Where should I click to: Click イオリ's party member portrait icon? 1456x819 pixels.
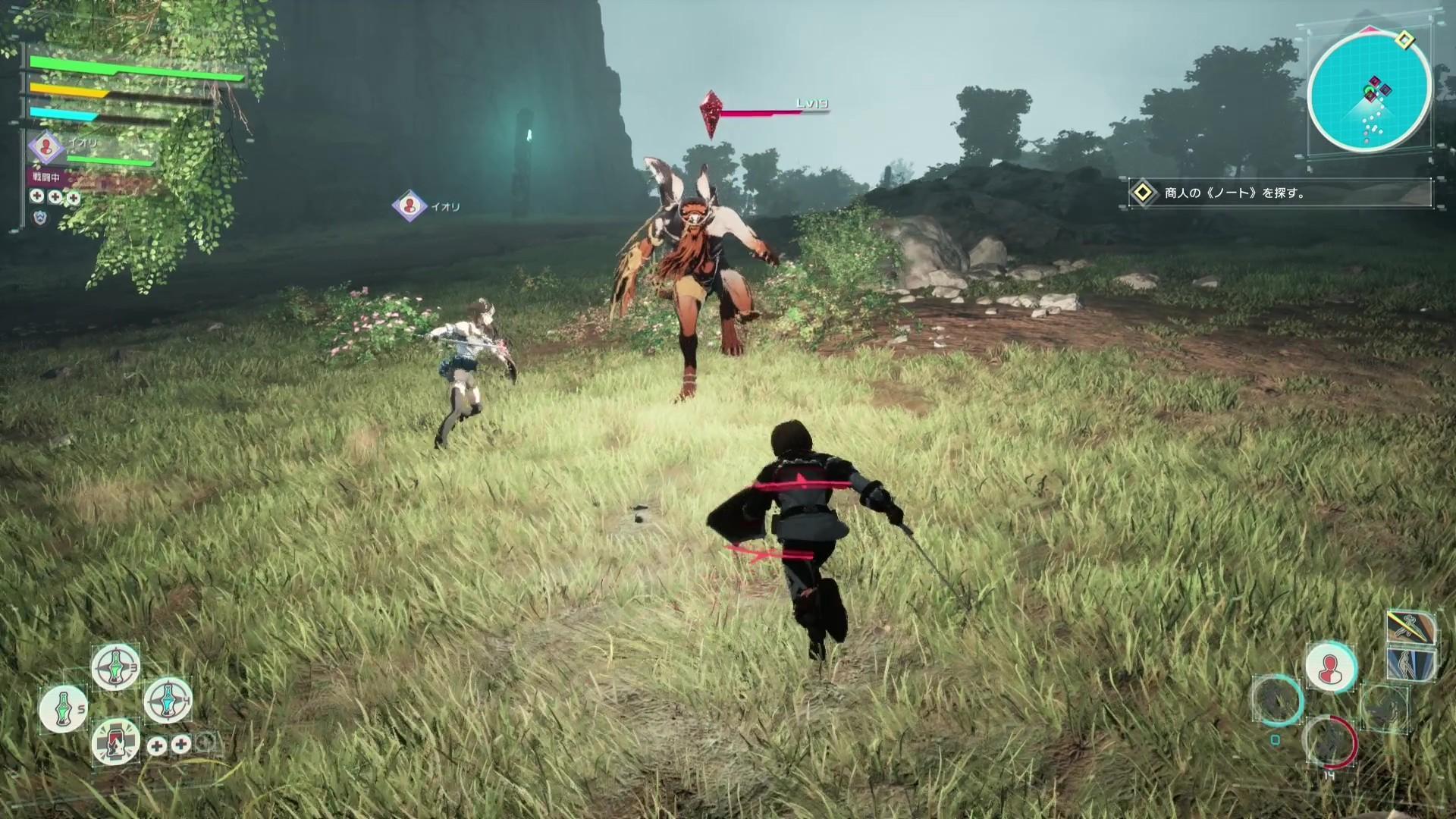click(45, 148)
